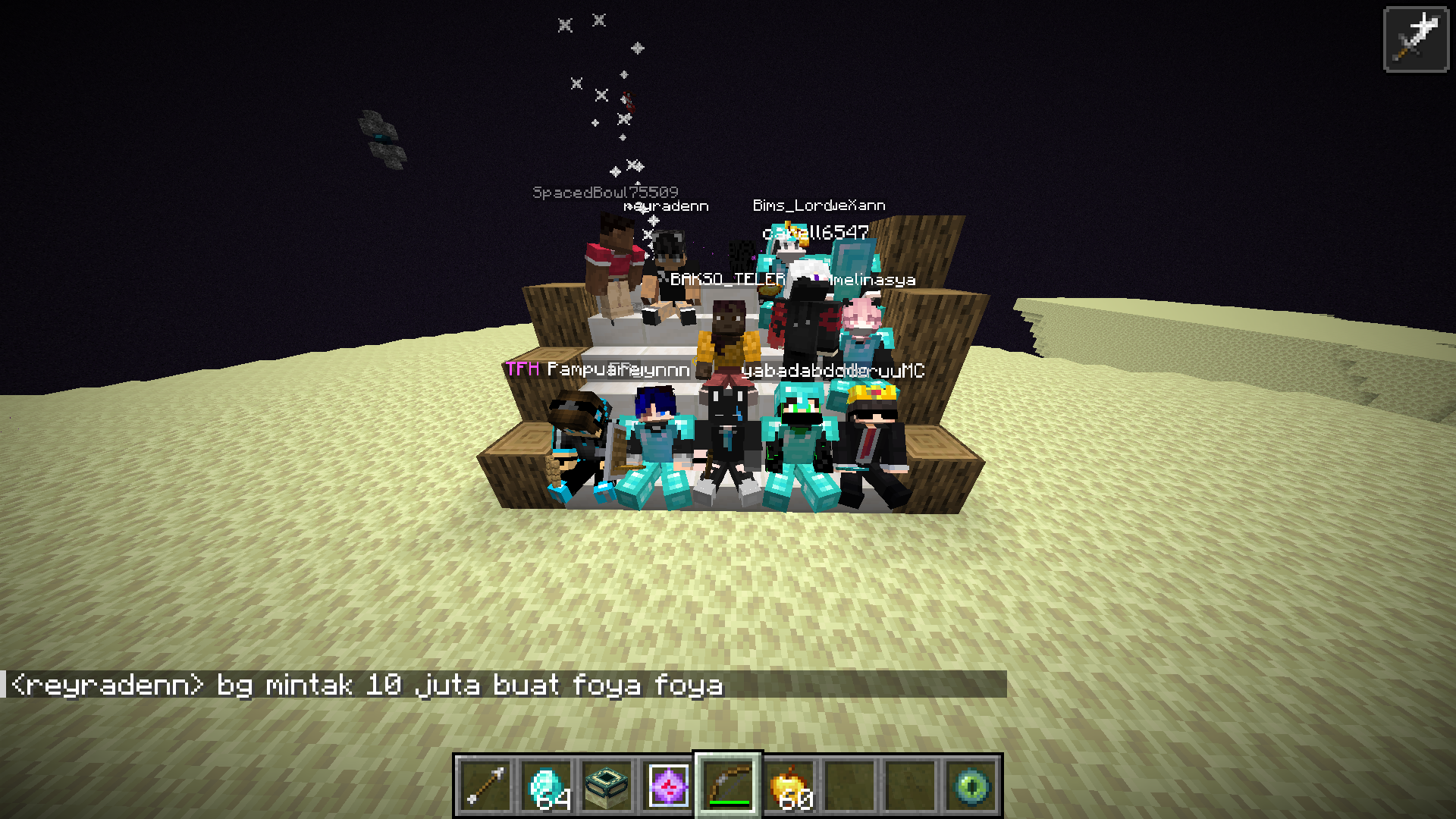The height and width of the screenshot is (819, 1456).
Task: Pick the end portal frame slot
Action: [x=607, y=786]
